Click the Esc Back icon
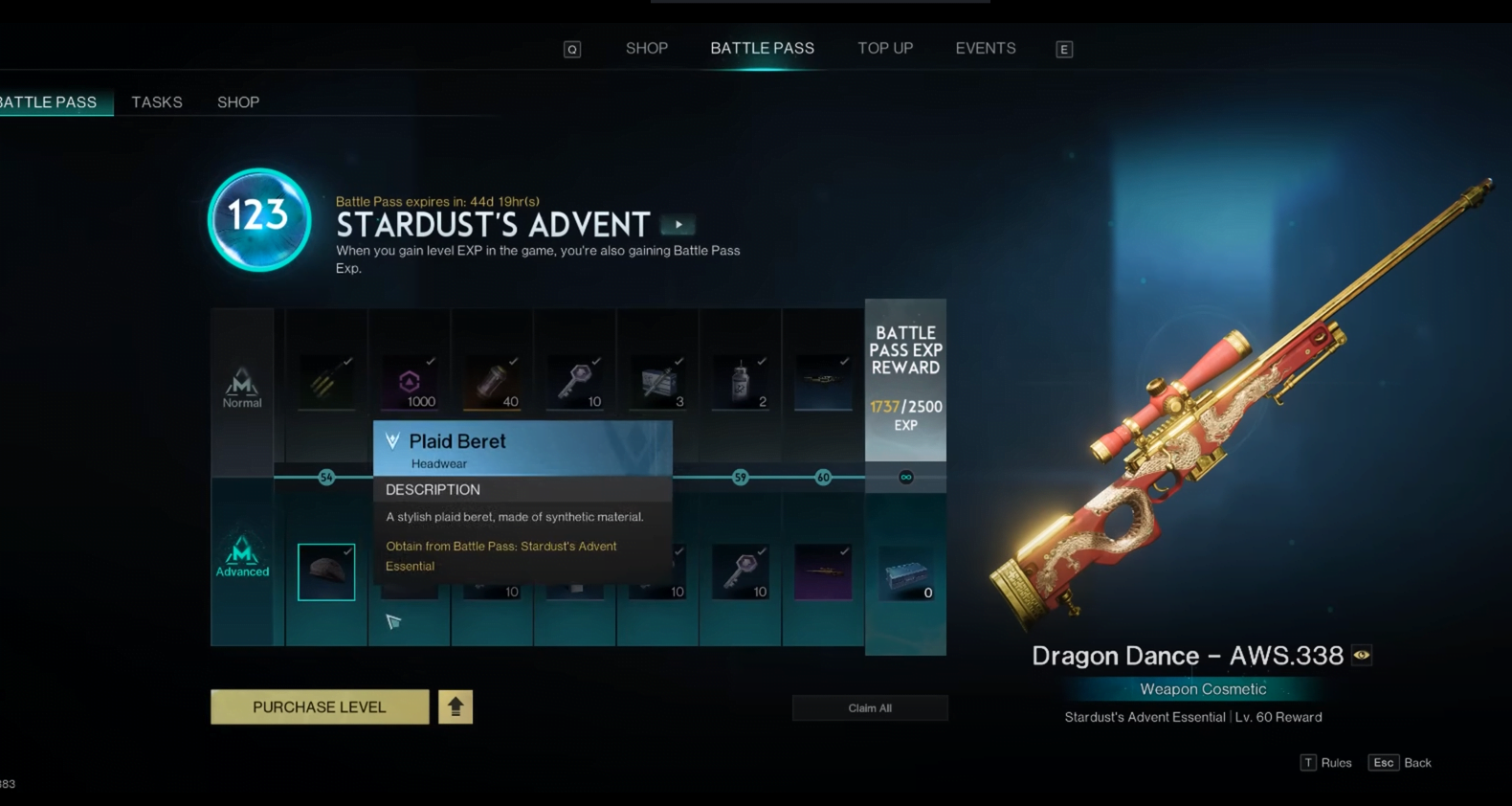The image size is (1512, 806). coord(1384,762)
